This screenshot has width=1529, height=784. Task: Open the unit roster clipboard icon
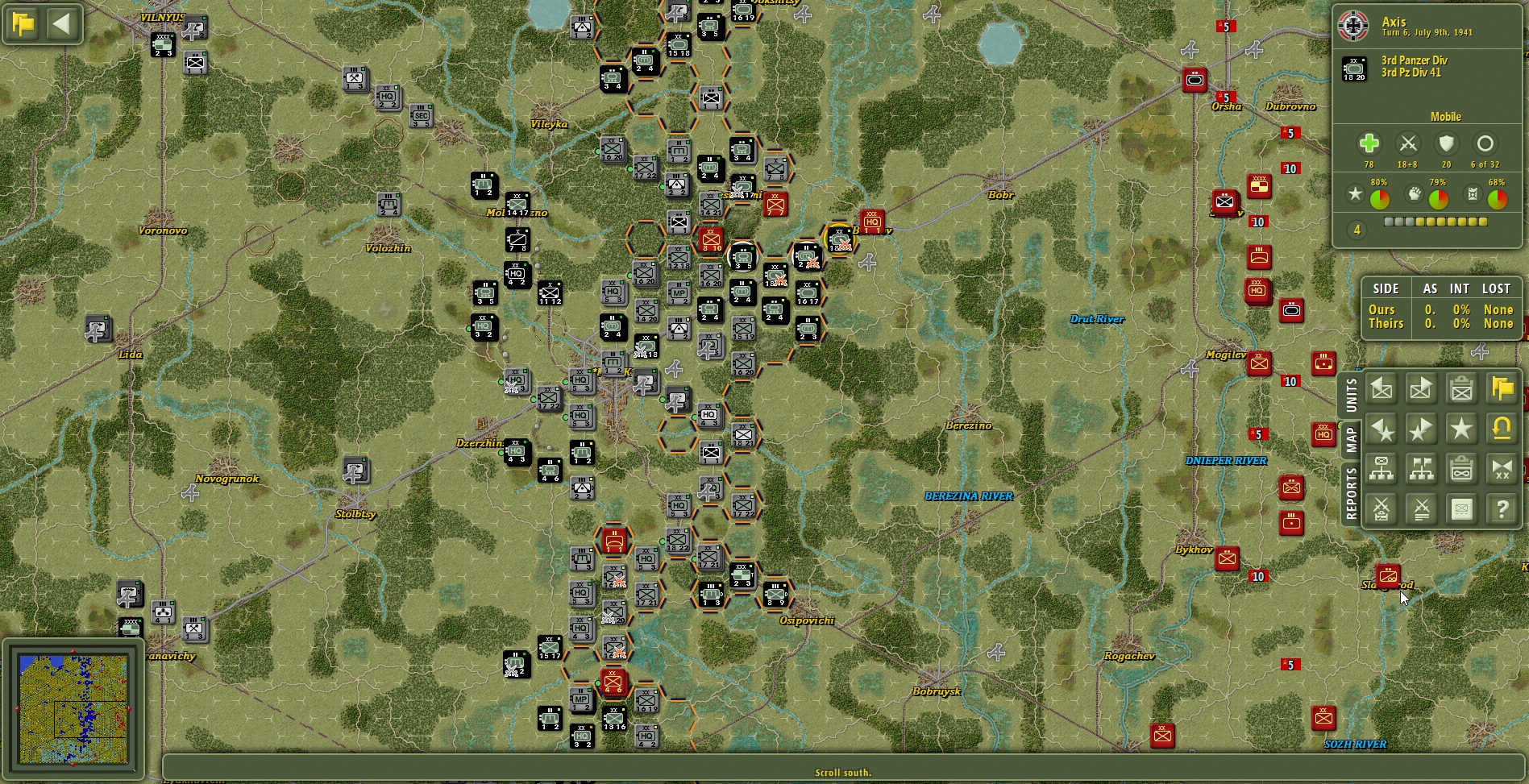pyautogui.click(x=1461, y=388)
